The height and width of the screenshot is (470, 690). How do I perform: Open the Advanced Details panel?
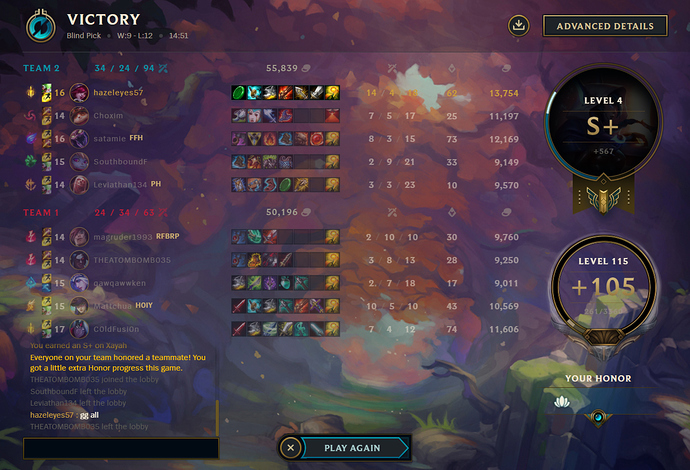point(605,26)
